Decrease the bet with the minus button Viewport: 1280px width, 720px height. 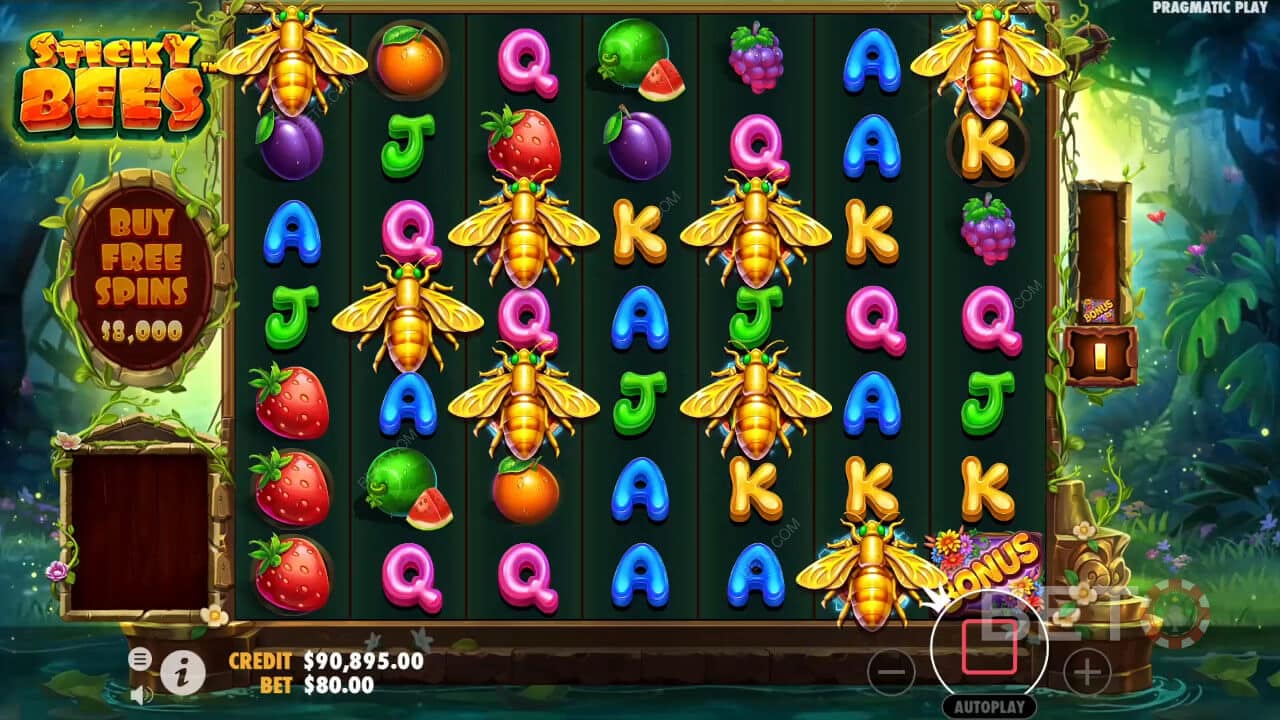pos(891,670)
